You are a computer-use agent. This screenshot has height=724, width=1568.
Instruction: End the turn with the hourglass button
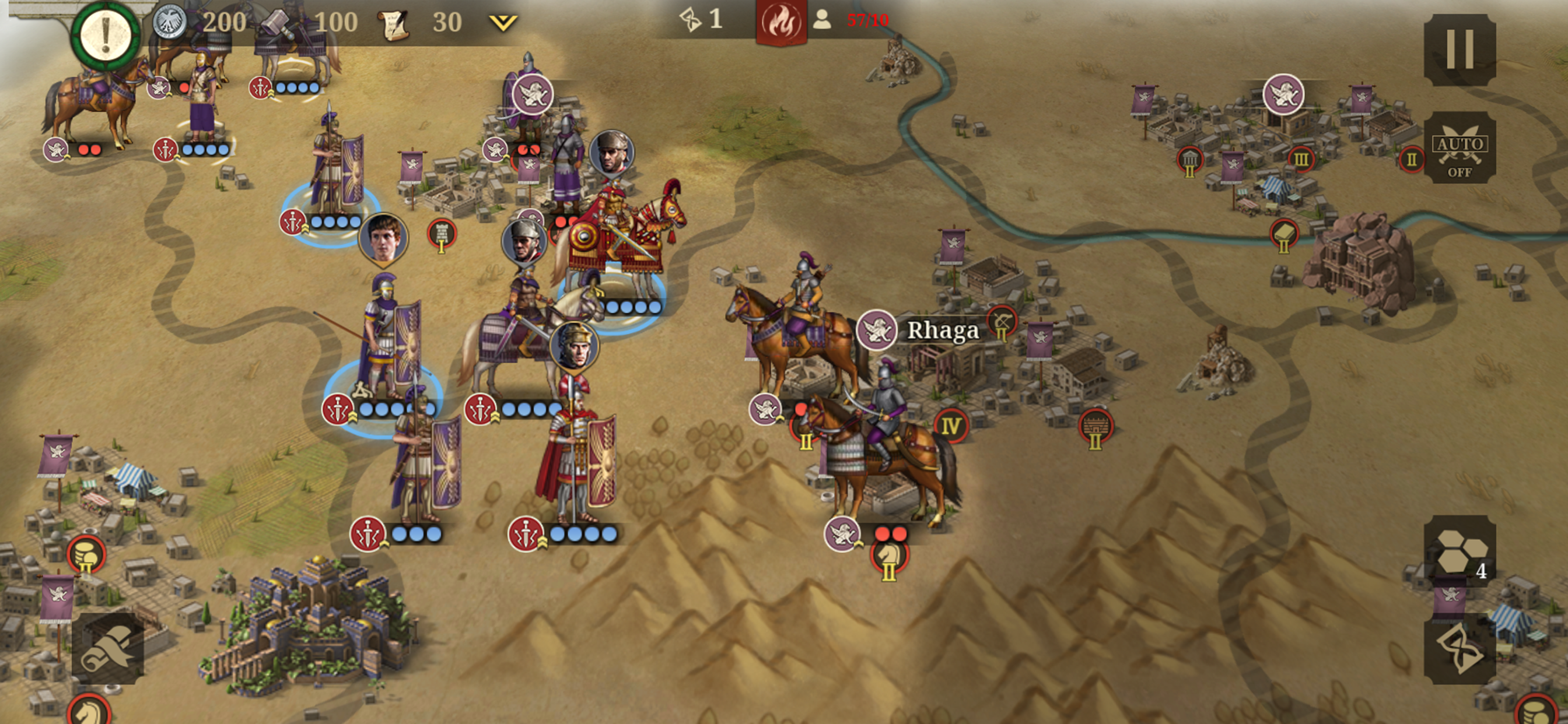(x=1459, y=649)
